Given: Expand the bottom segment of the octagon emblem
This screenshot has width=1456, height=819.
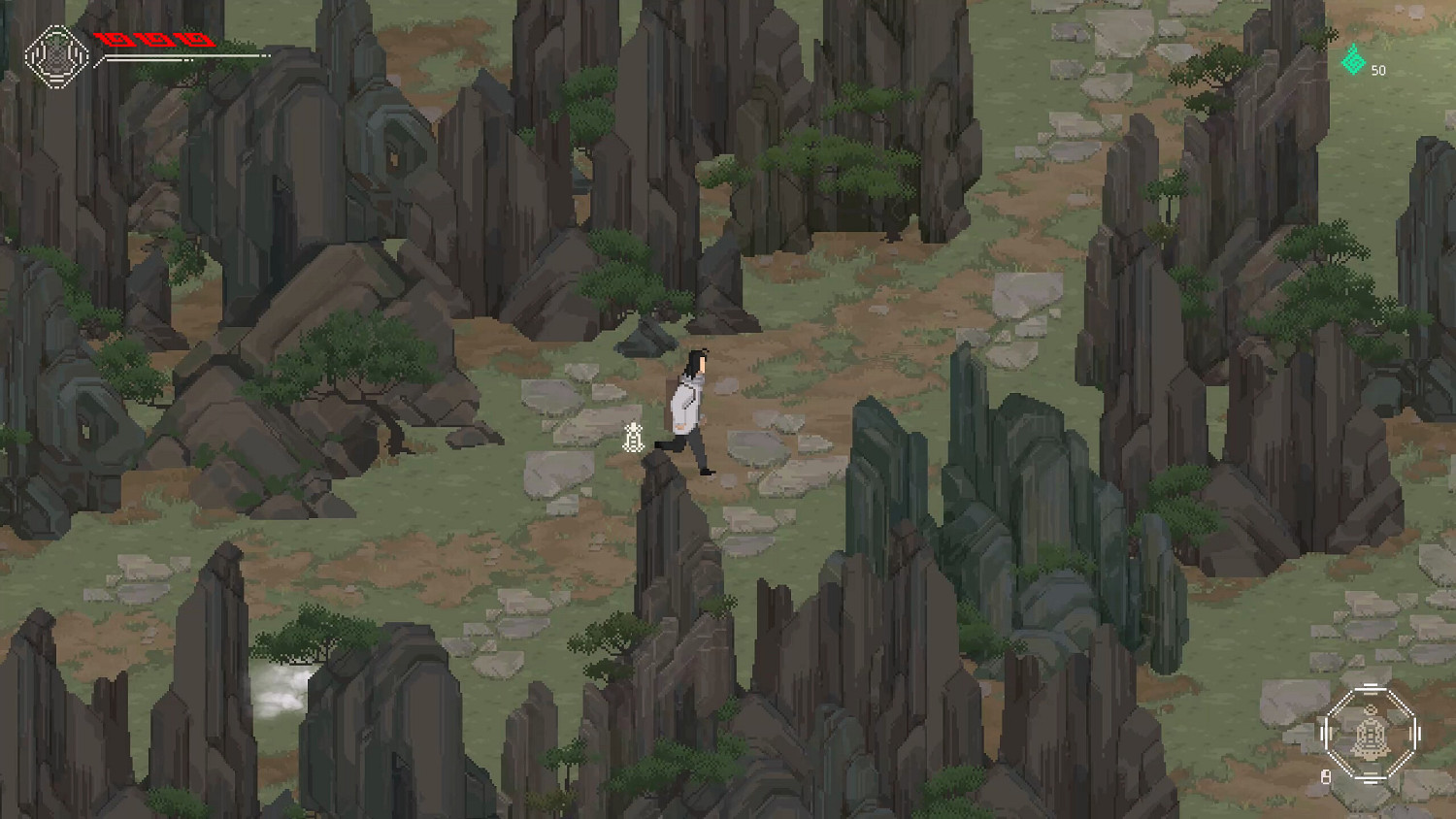Looking at the screenshot, I should click(1372, 777).
